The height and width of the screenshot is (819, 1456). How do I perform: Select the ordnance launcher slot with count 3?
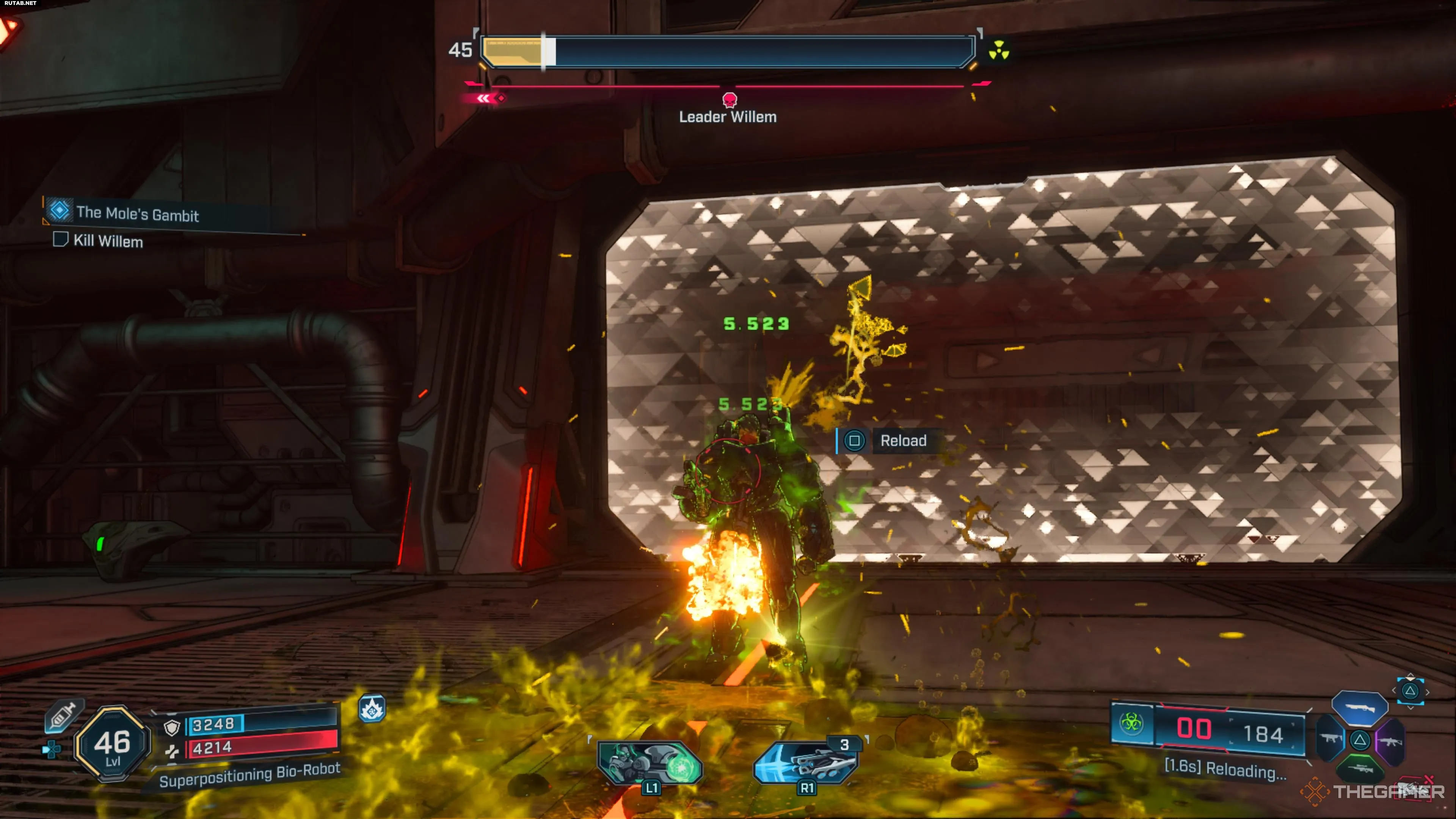pyautogui.click(x=806, y=762)
